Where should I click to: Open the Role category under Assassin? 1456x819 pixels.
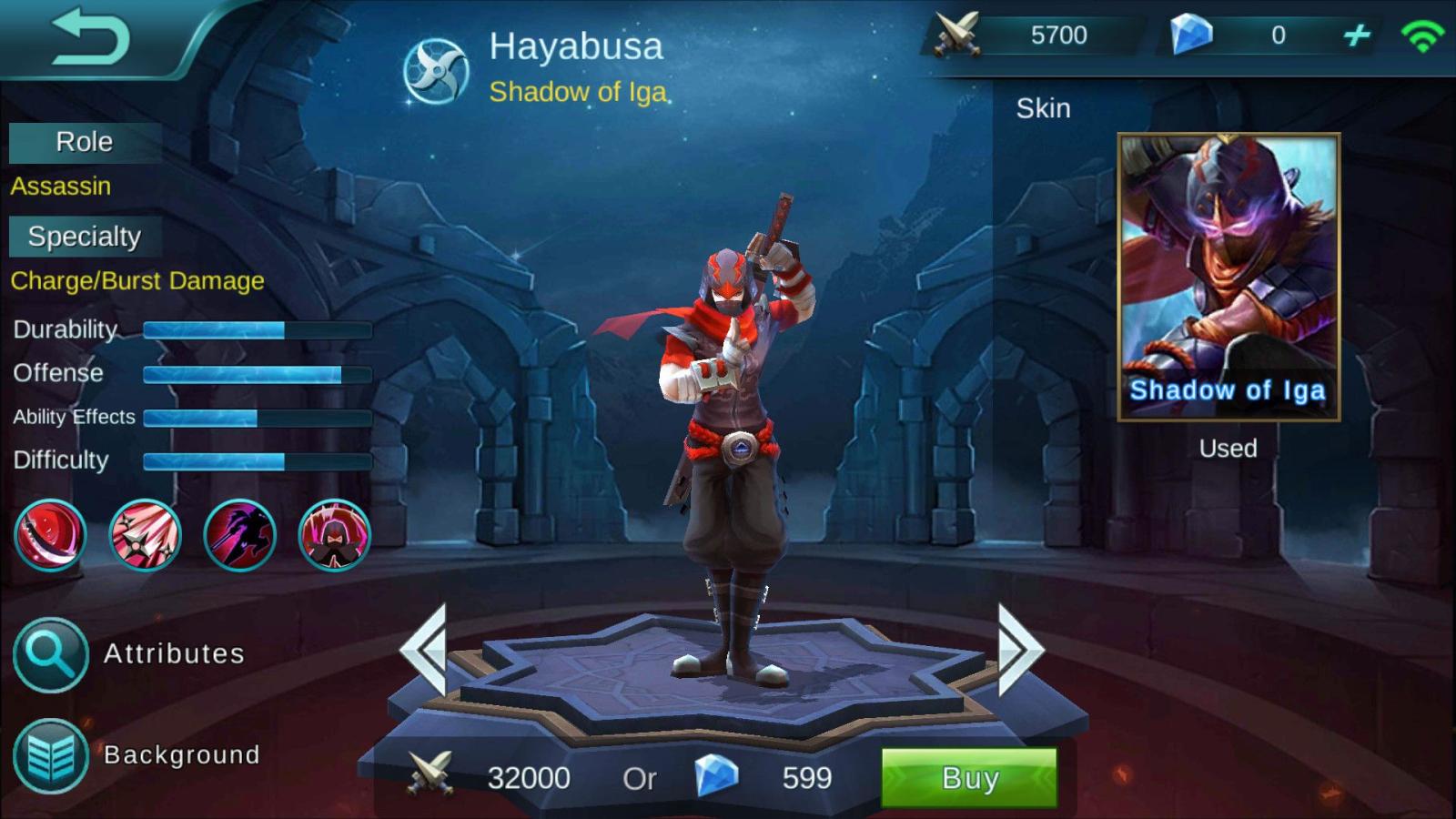tap(85, 142)
